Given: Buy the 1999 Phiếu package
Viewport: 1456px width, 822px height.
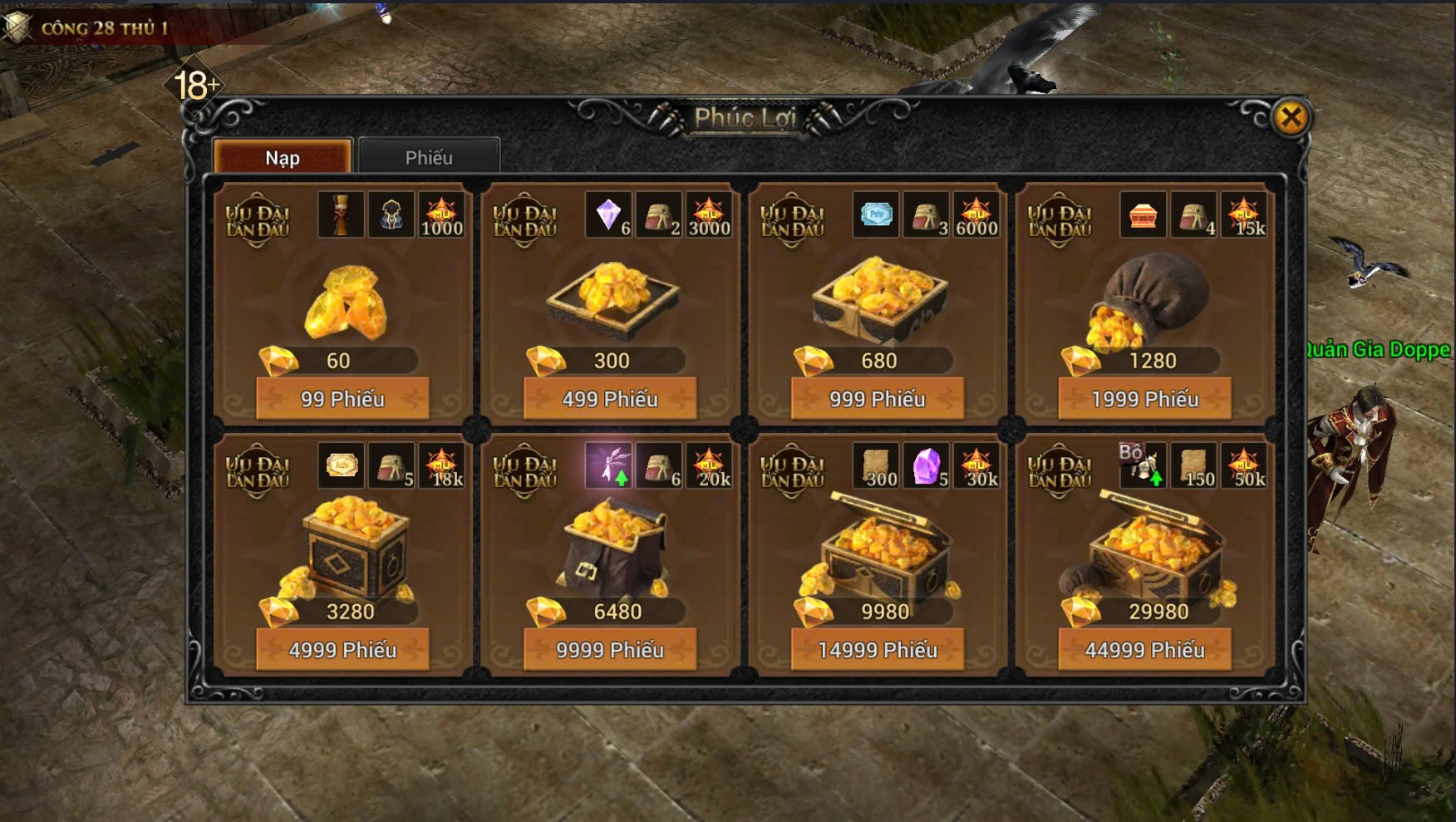Looking at the screenshot, I should click(x=1145, y=399).
